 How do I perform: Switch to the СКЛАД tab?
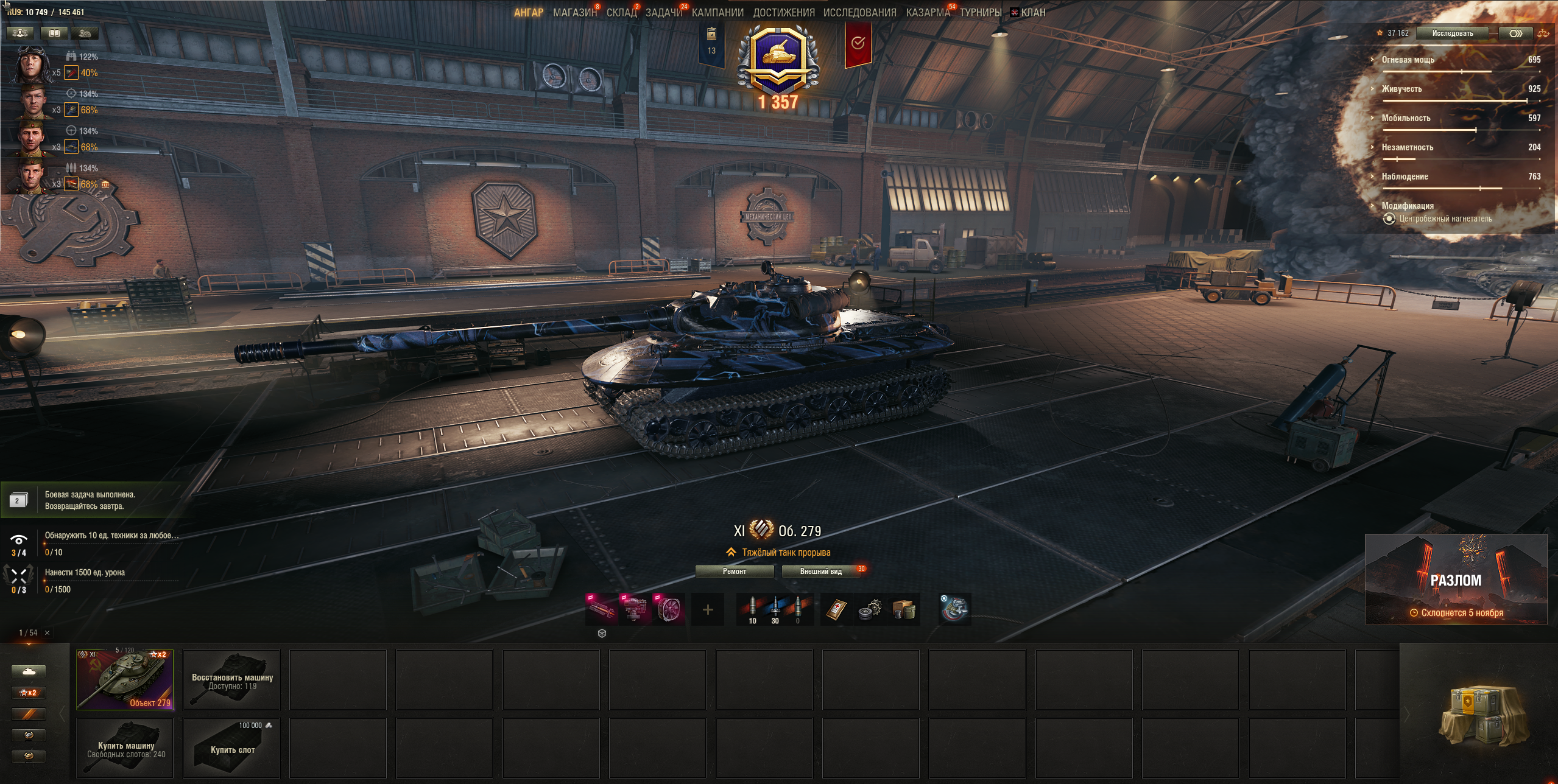point(621,13)
